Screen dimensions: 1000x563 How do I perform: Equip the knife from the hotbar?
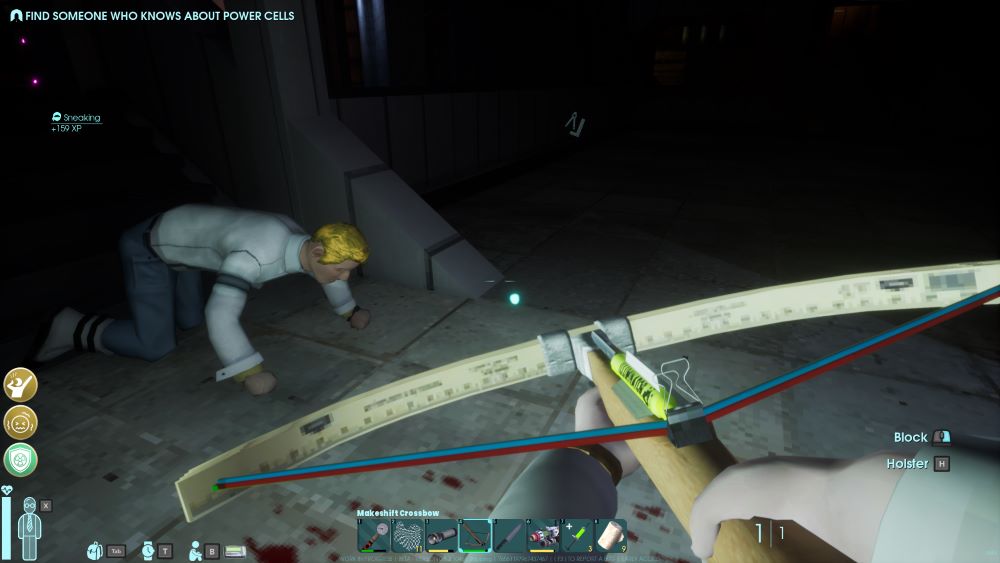coord(509,535)
